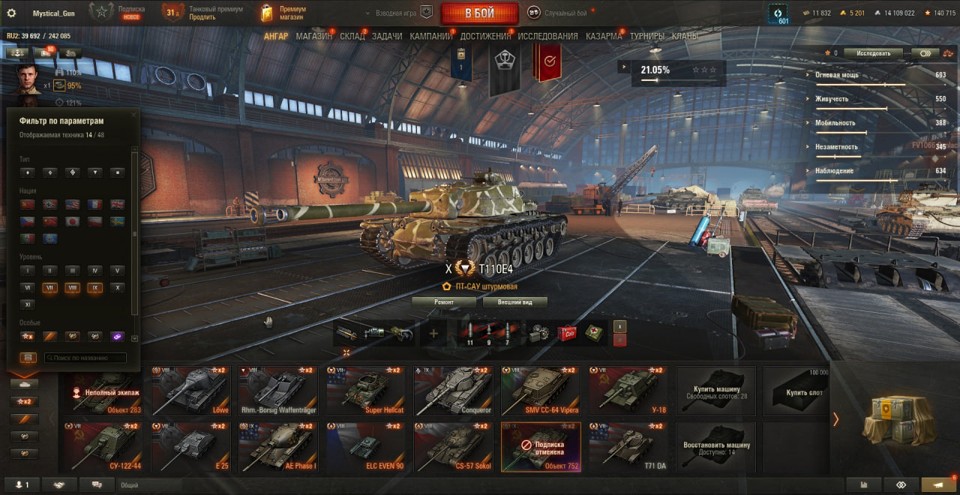Go to the ИССЛЕДОВАНИЯ tab
This screenshot has height=495, width=960.
click(547, 36)
